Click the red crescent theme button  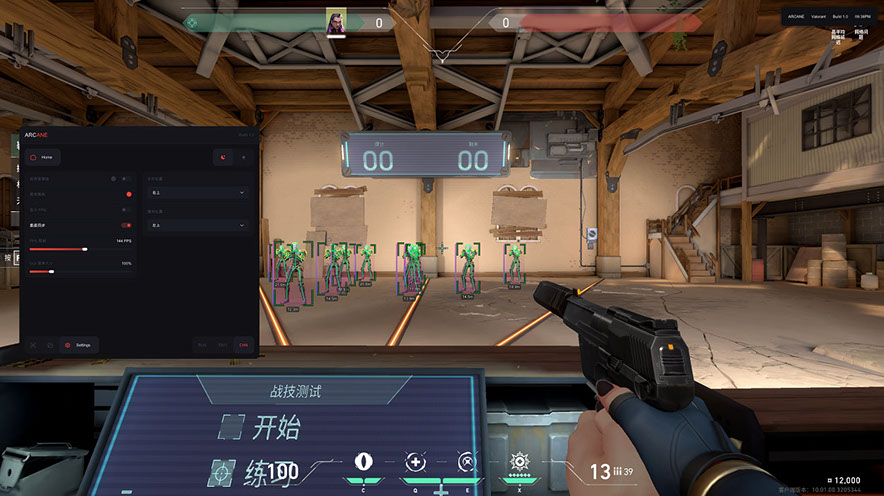pyautogui.click(x=223, y=157)
